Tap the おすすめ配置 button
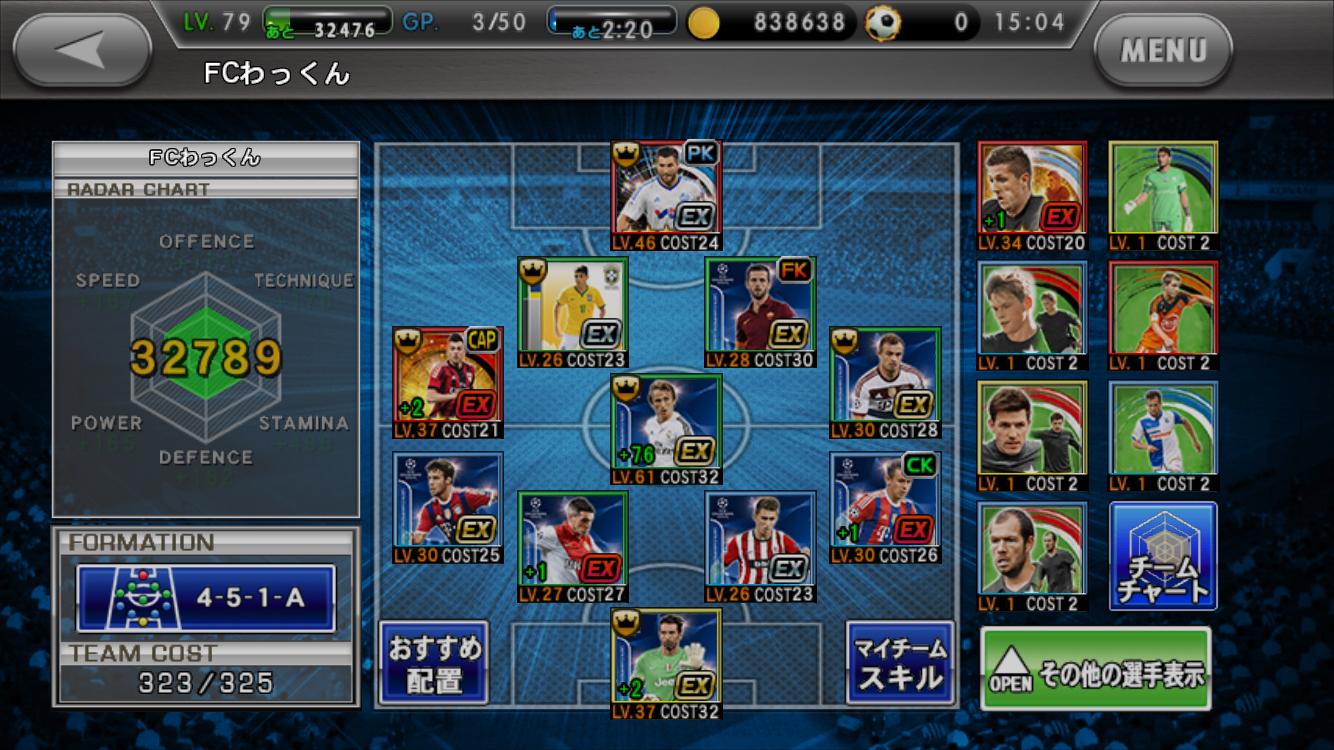The height and width of the screenshot is (750, 1334). (x=433, y=663)
